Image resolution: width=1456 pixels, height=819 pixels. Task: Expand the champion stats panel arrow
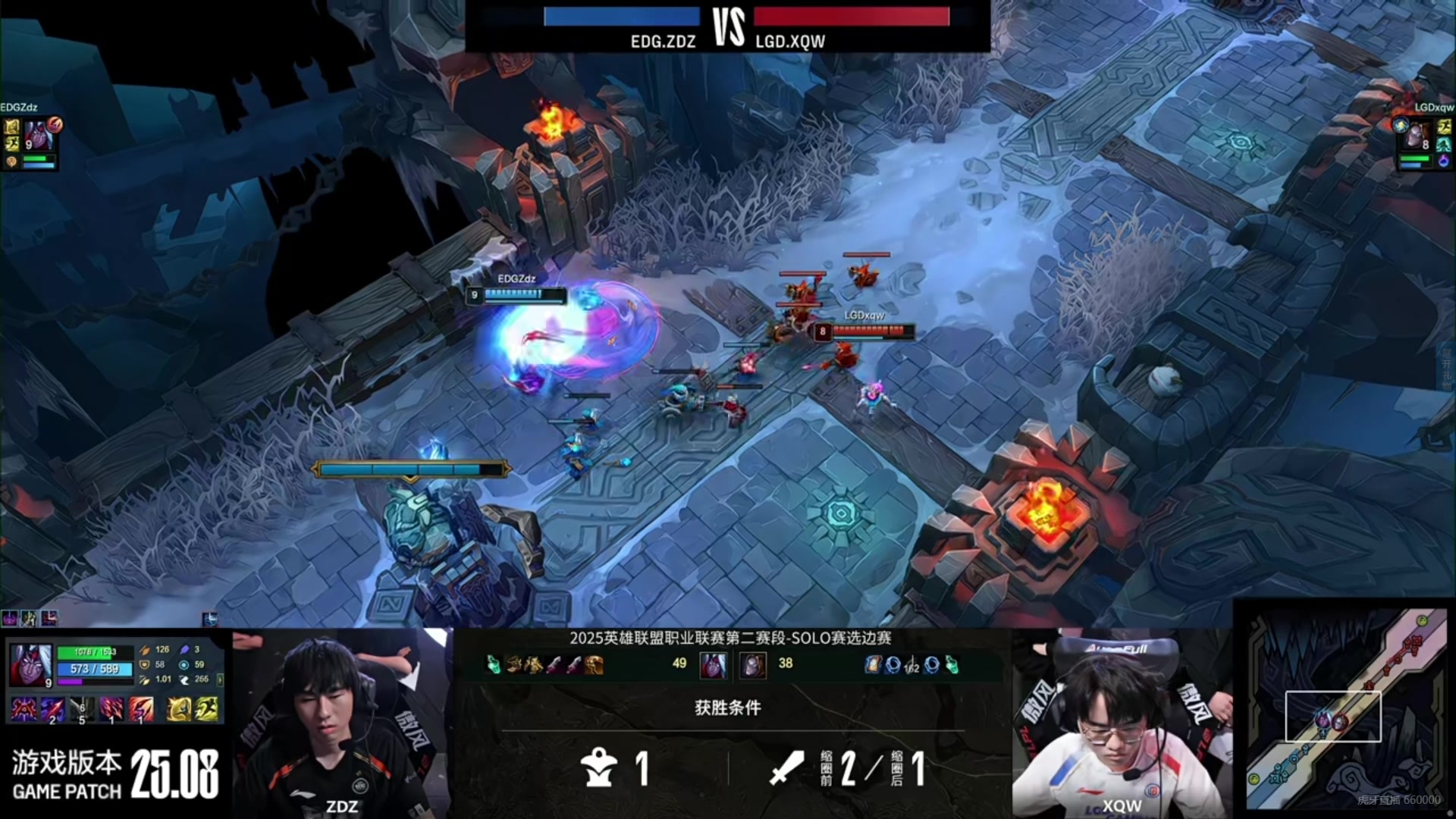220,679
